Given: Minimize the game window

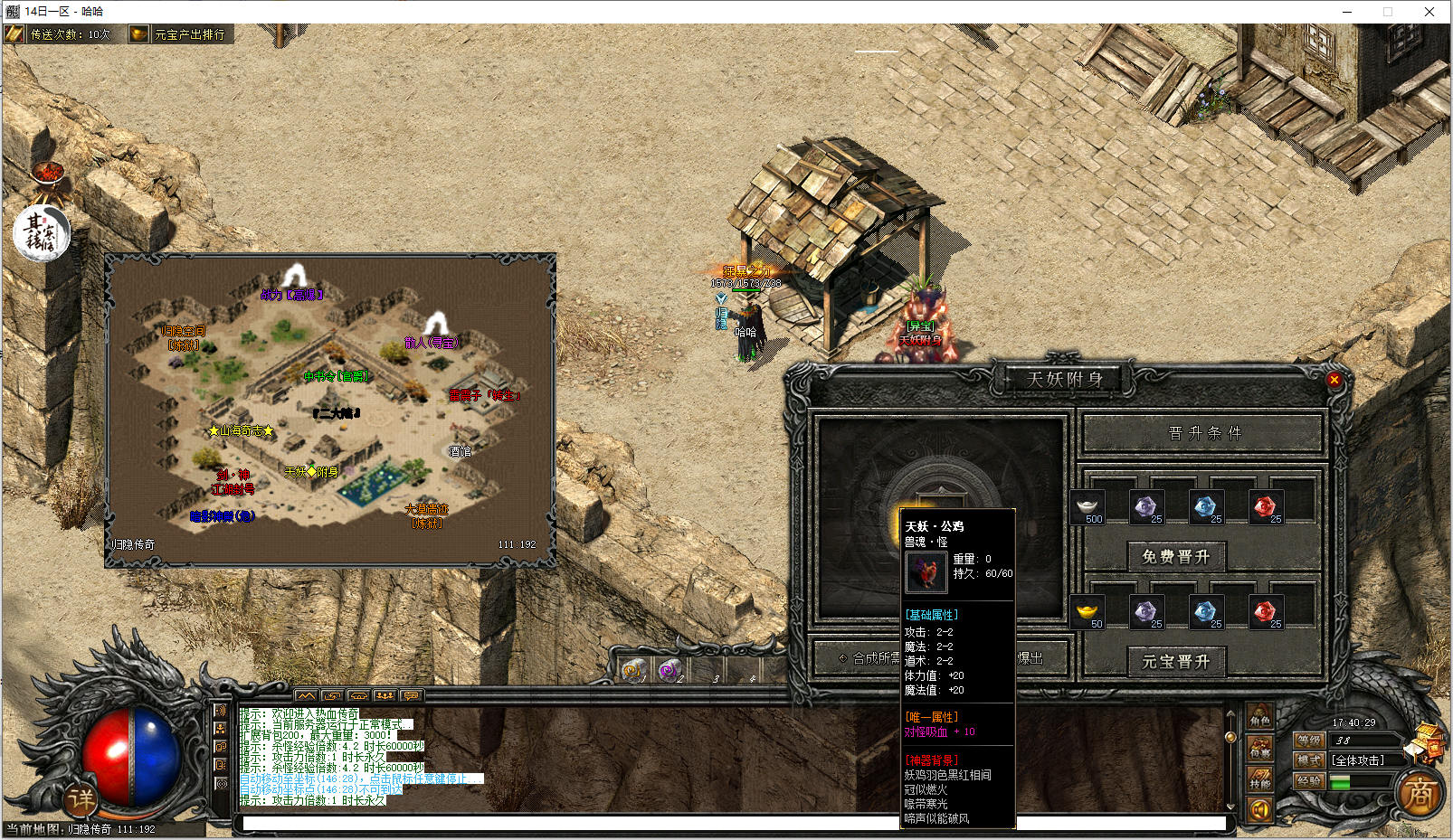Looking at the screenshot, I should pos(1346,12).
